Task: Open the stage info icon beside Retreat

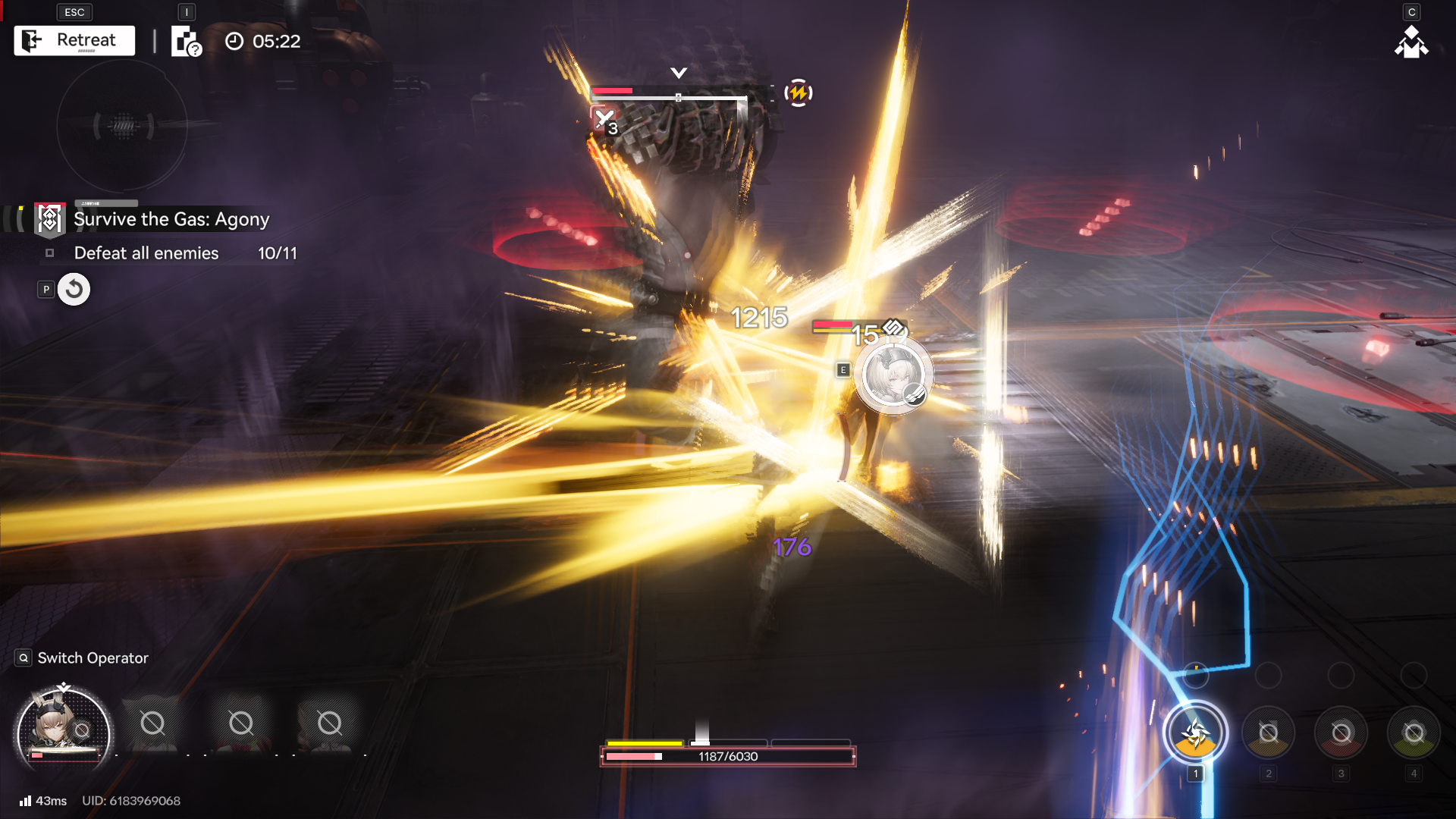Action: click(x=186, y=42)
